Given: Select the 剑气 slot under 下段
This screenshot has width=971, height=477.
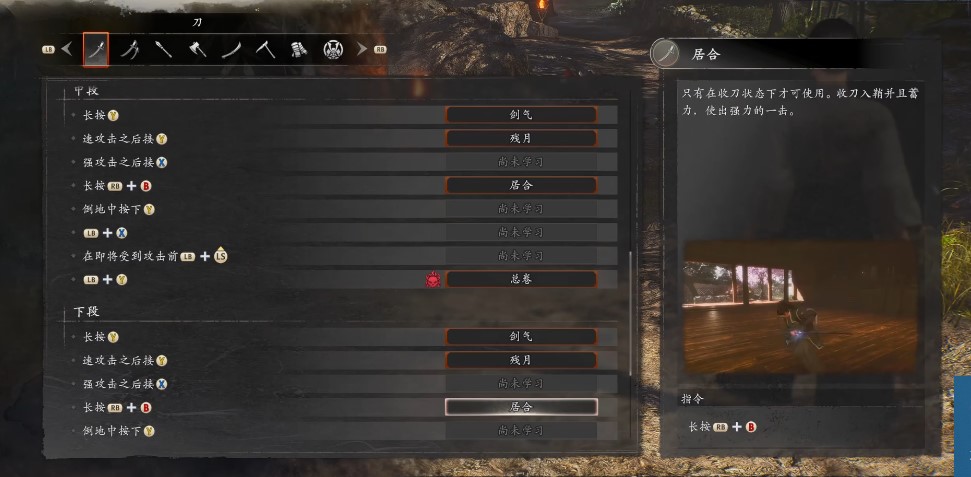Looking at the screenshot, I should click(x=521, y=337).
